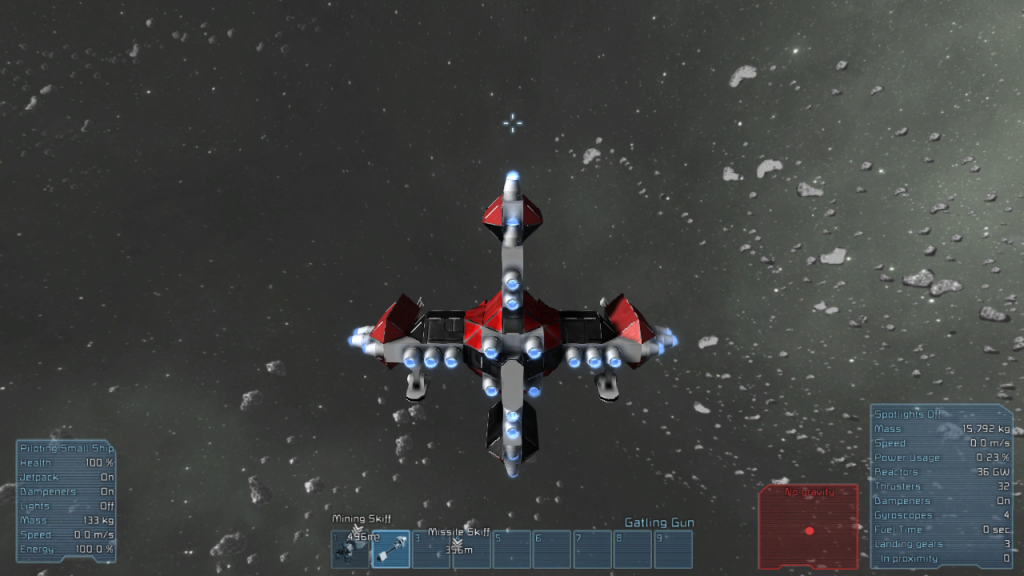1024x576 pixels.
Task: Select the Gatling Gun hotbar slot
Action: pyautogui.click(x=391, y=549)
